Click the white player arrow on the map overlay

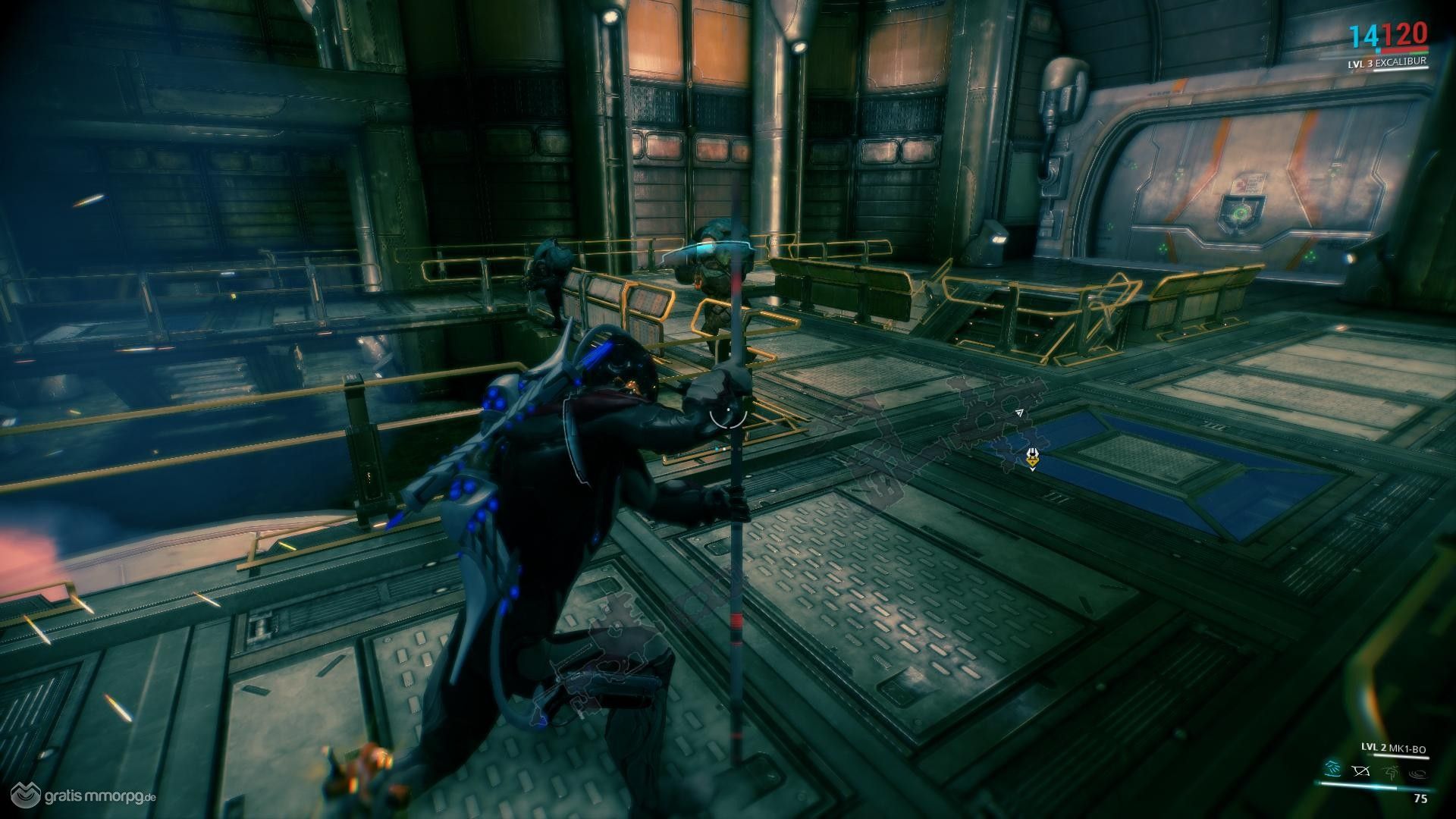click(1019, 413)
